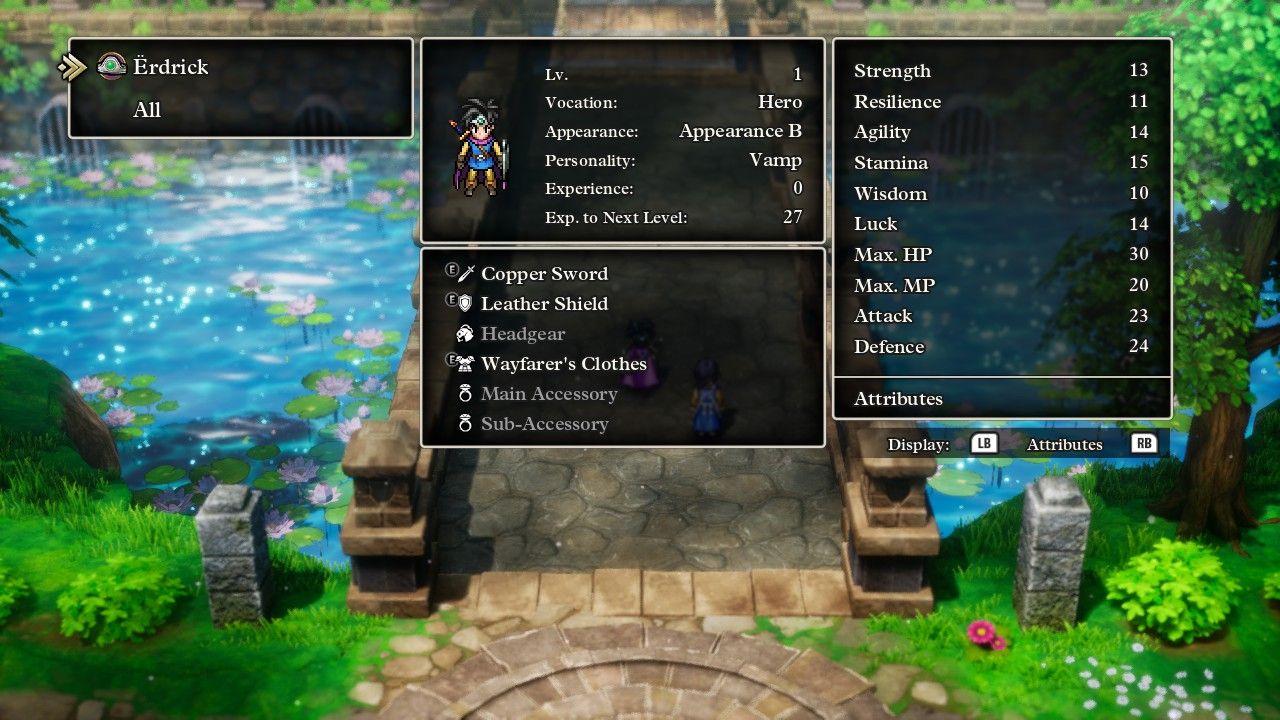Open the empty Headgear slot

click(x=522, y=334)
